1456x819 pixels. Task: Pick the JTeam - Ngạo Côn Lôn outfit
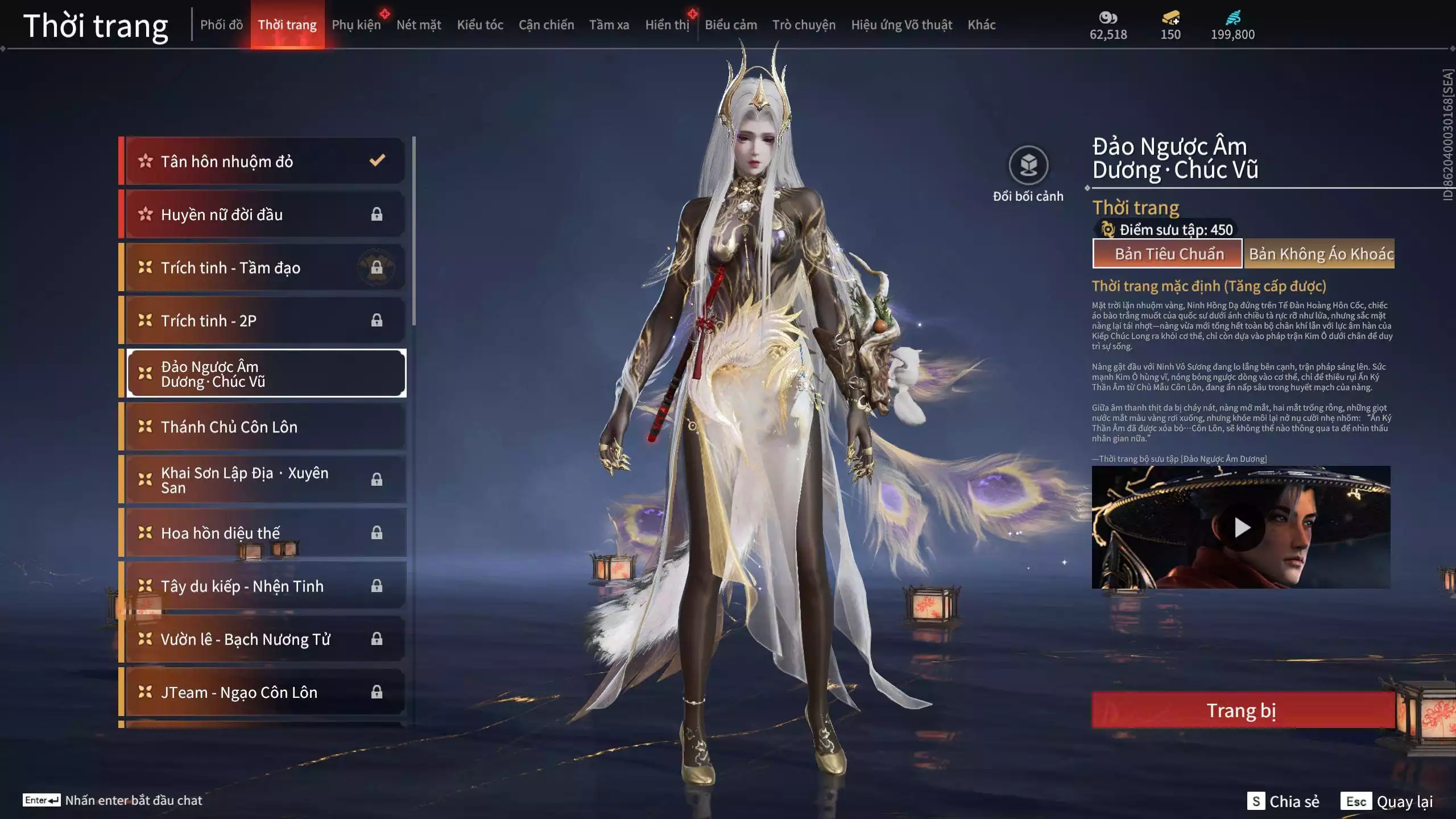264,692
